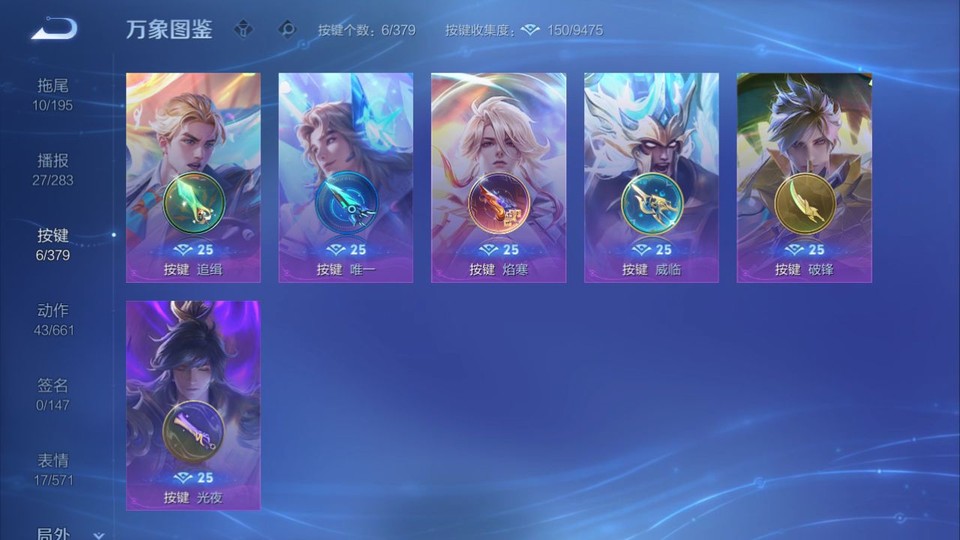Click the helmet filter icon beside title
The image size is (960, 540).
pyautogui.click(x=243, y=29)
